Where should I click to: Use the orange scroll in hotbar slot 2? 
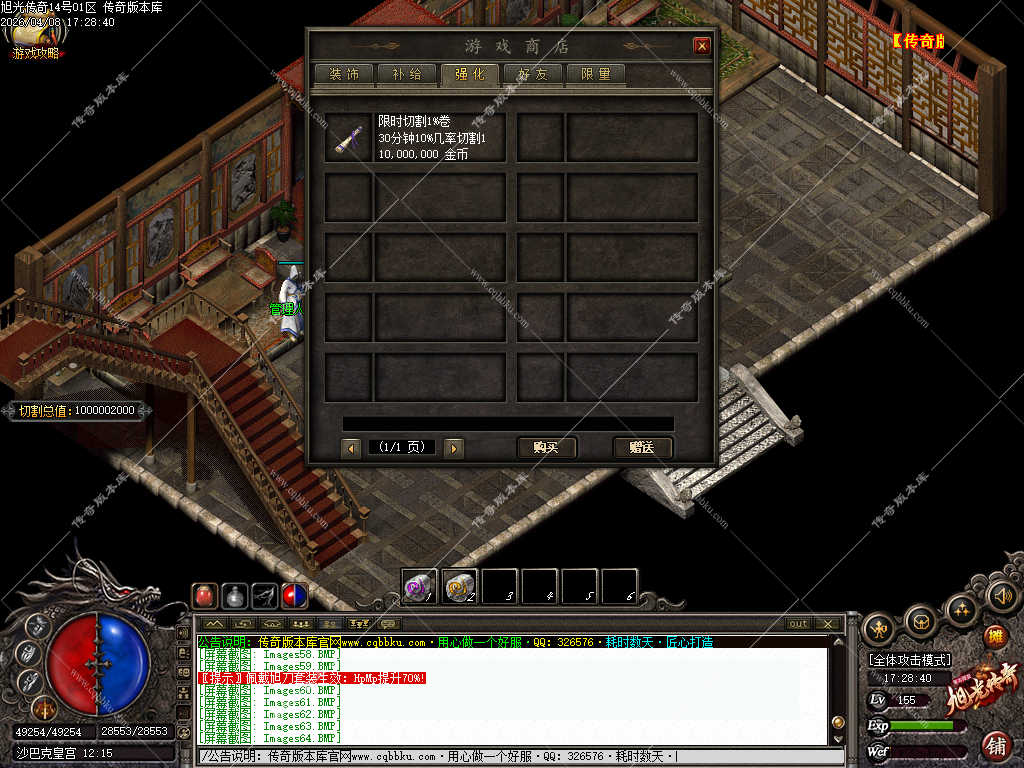click(x=459, y=586)
